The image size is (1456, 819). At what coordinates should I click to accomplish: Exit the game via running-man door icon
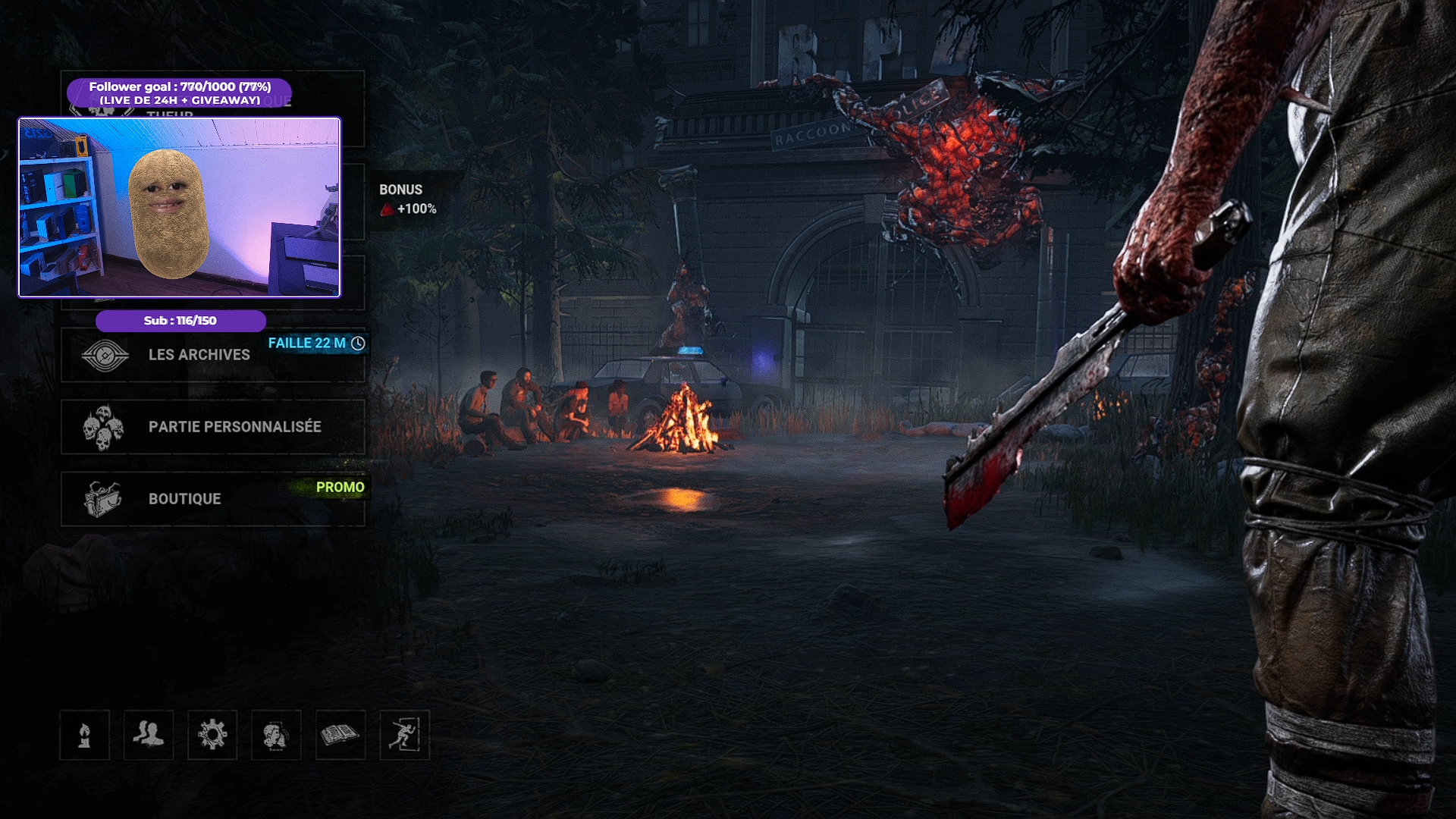pyautogui.click(x=404, y=735)
